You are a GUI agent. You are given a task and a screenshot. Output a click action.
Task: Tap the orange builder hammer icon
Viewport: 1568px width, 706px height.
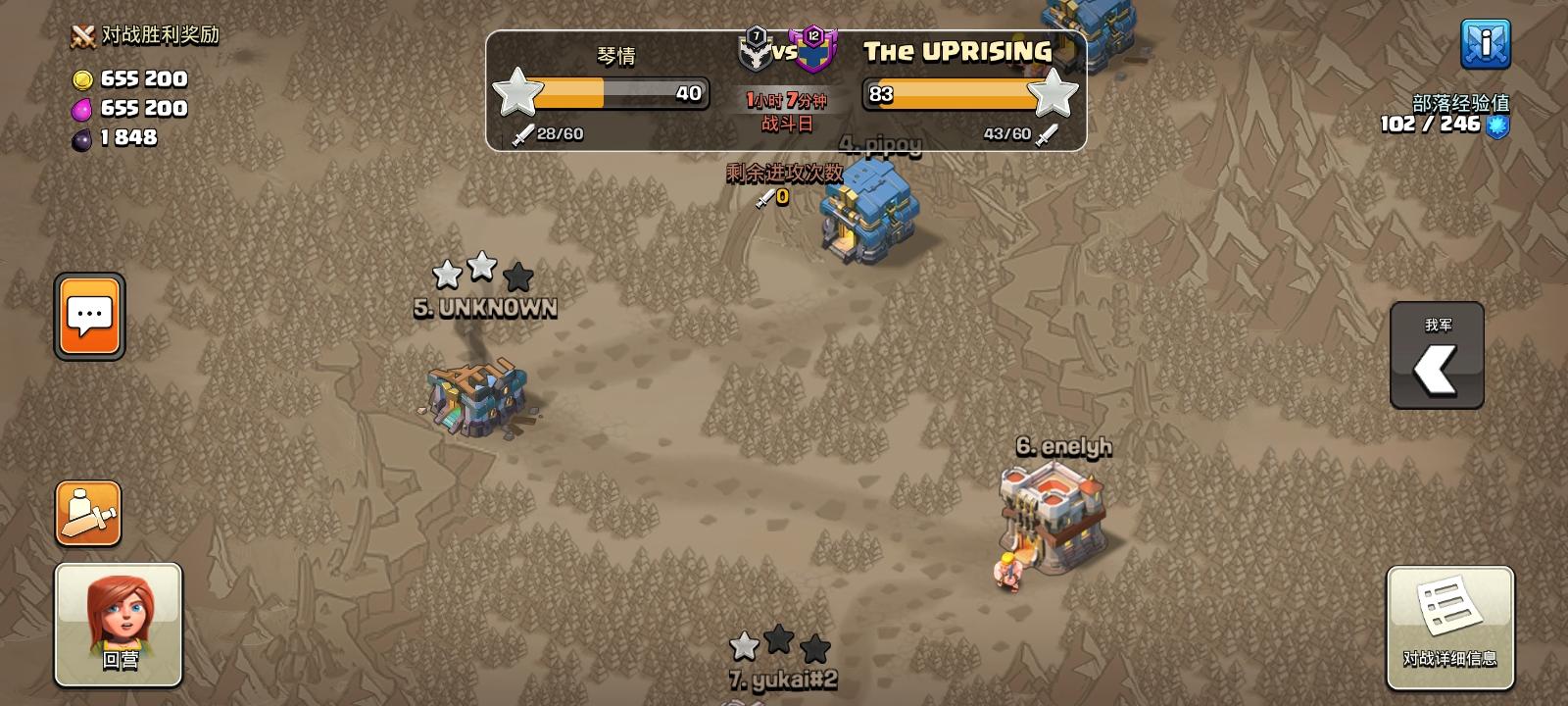pos(86,514)
